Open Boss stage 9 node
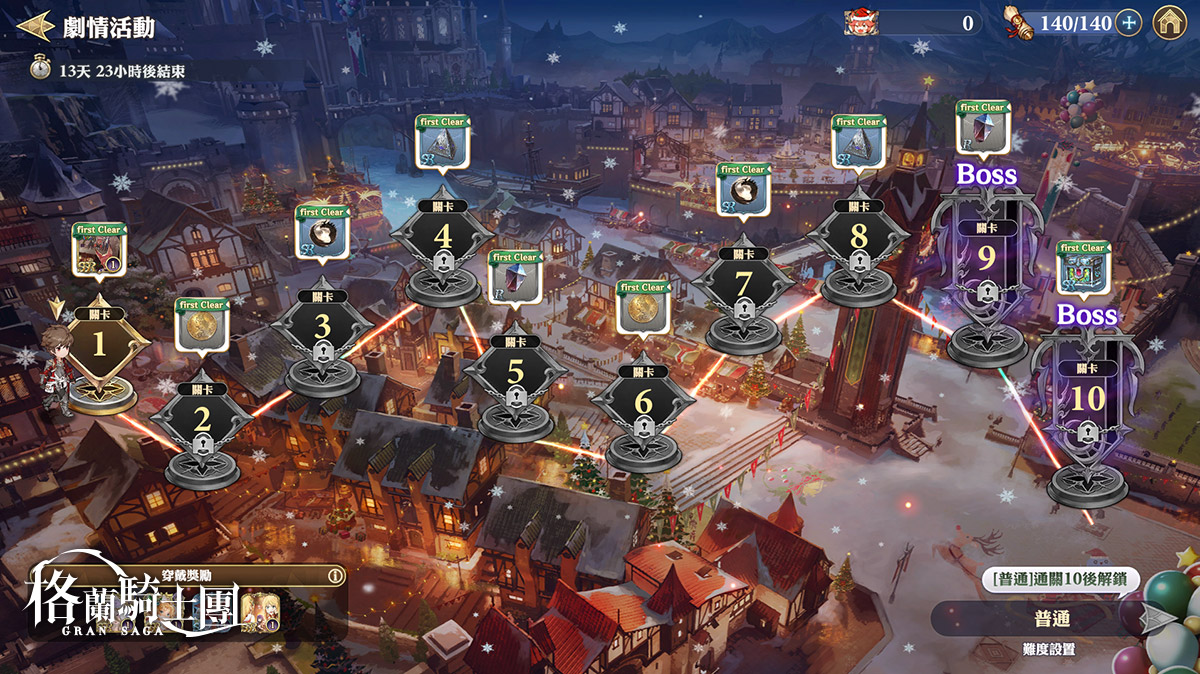 pyautogui.click(x=986, y=262)
